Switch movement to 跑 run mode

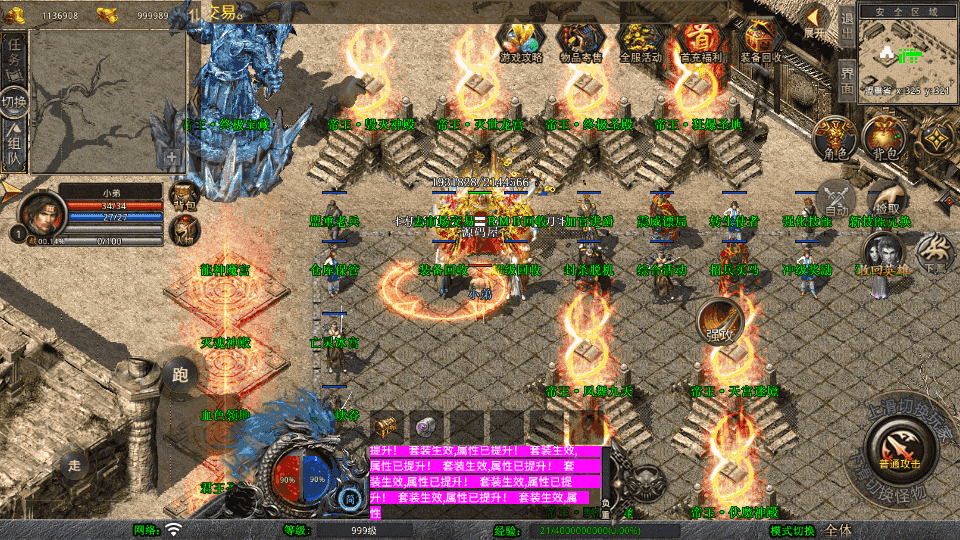point(180,376)
